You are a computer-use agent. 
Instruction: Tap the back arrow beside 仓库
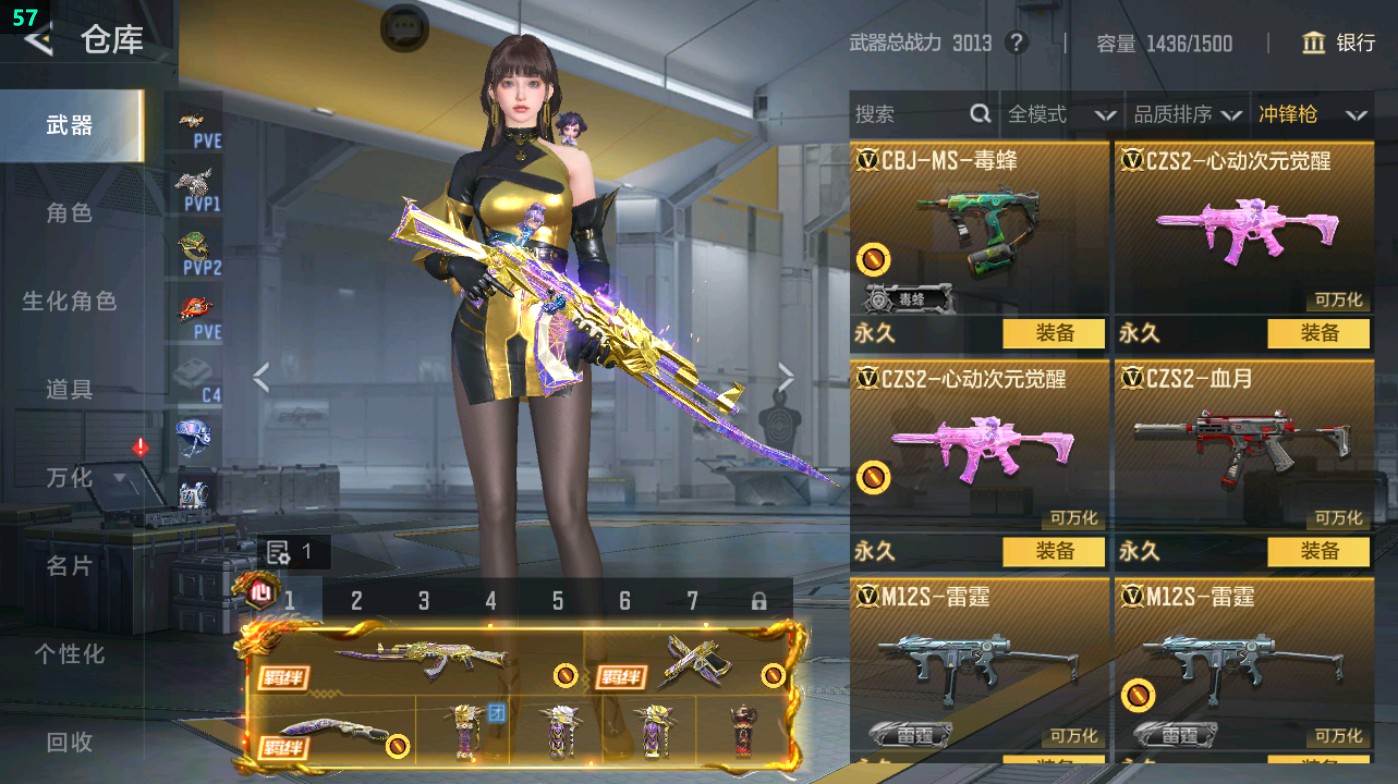(x=39, y=42)
